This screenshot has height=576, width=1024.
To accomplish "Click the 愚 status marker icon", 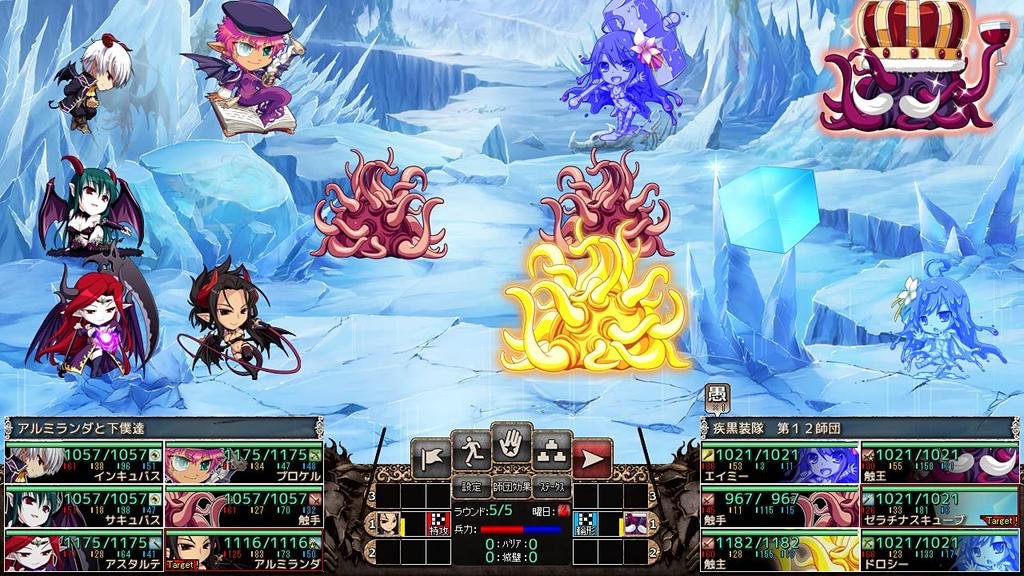I will [x=716, y=397].
